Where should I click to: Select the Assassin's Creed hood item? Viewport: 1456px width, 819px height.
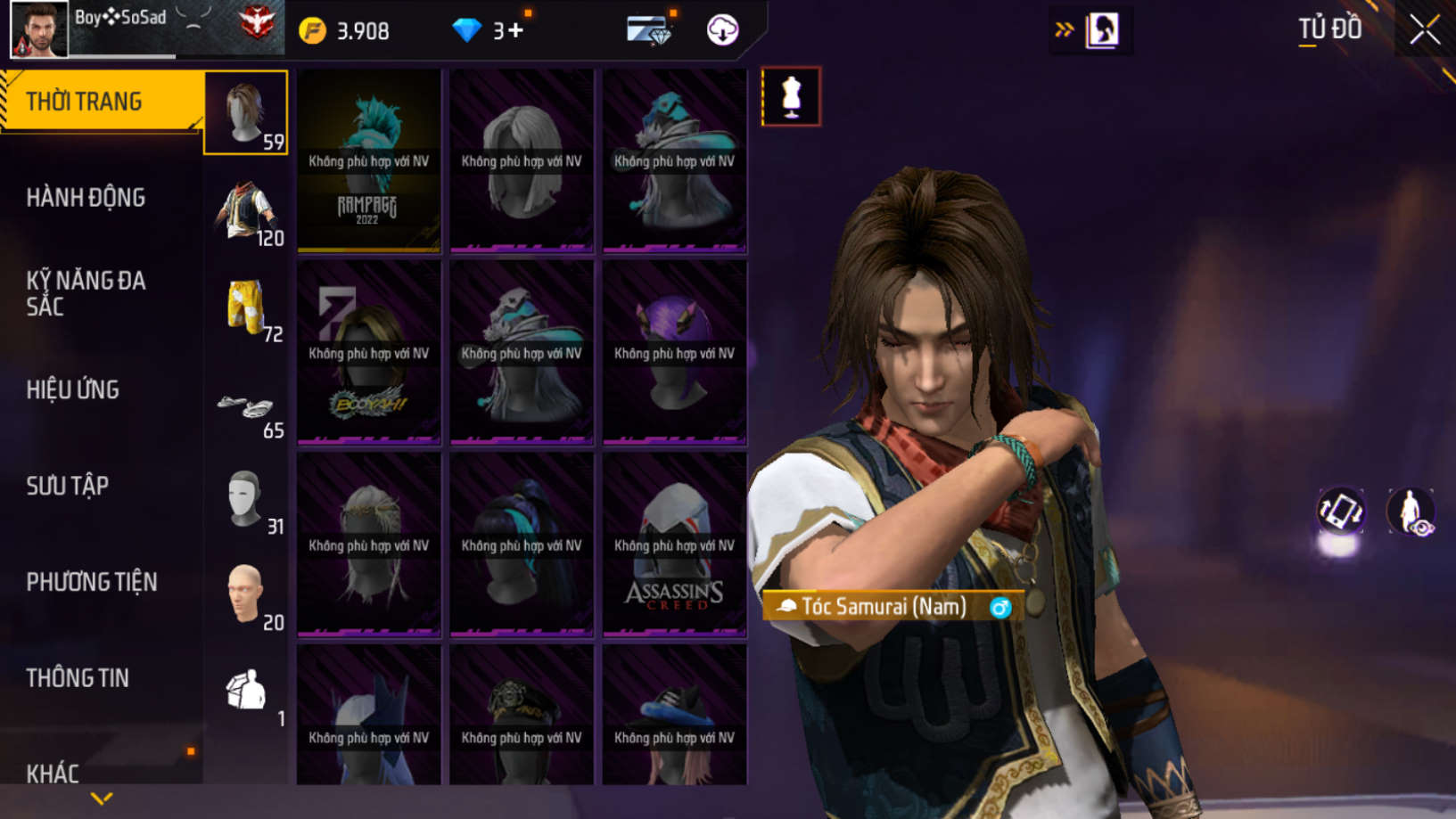coord(674,545)
